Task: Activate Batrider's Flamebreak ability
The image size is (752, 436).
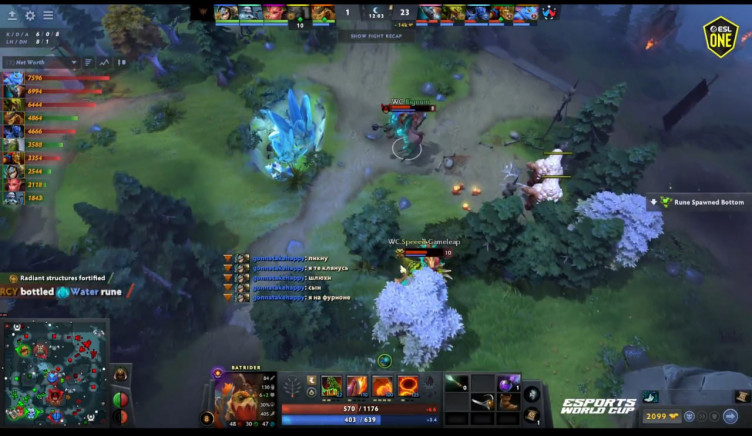Action: coord(357,386)
